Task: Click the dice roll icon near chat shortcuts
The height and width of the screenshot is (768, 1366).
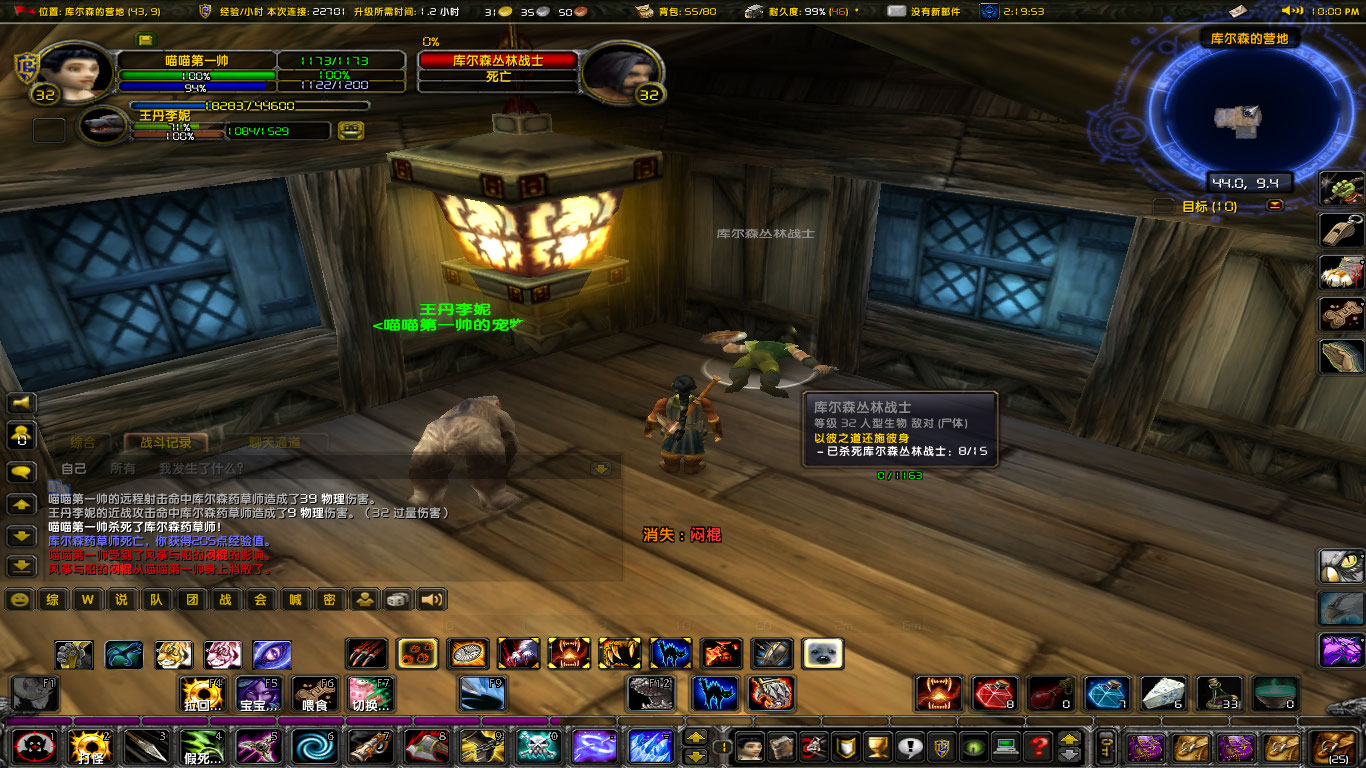Action: coord(398,600)
